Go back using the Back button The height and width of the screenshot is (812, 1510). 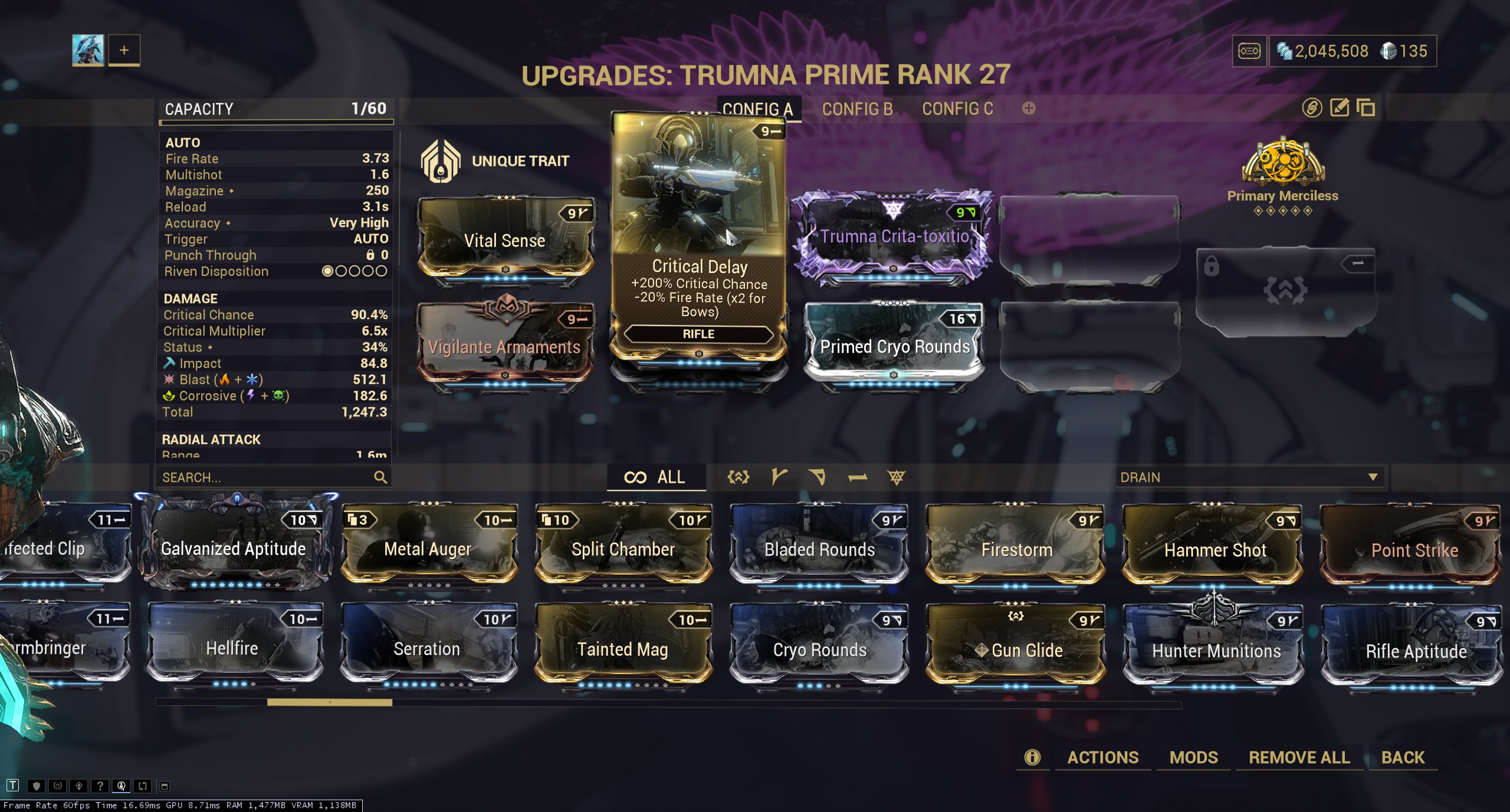[x=1403, y=757]
